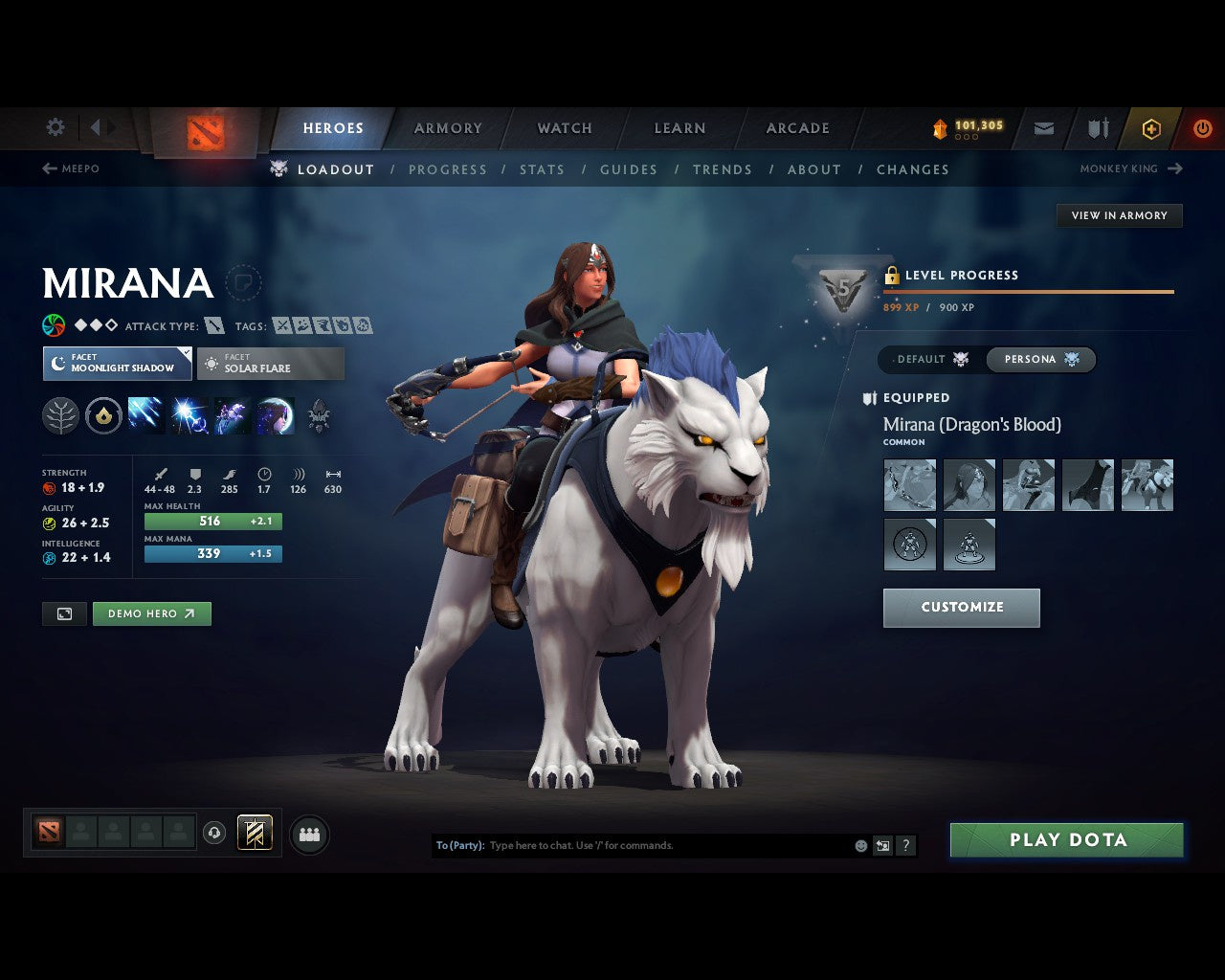Click View in Armory button

pyautogui.click(x=1119, y=215)
